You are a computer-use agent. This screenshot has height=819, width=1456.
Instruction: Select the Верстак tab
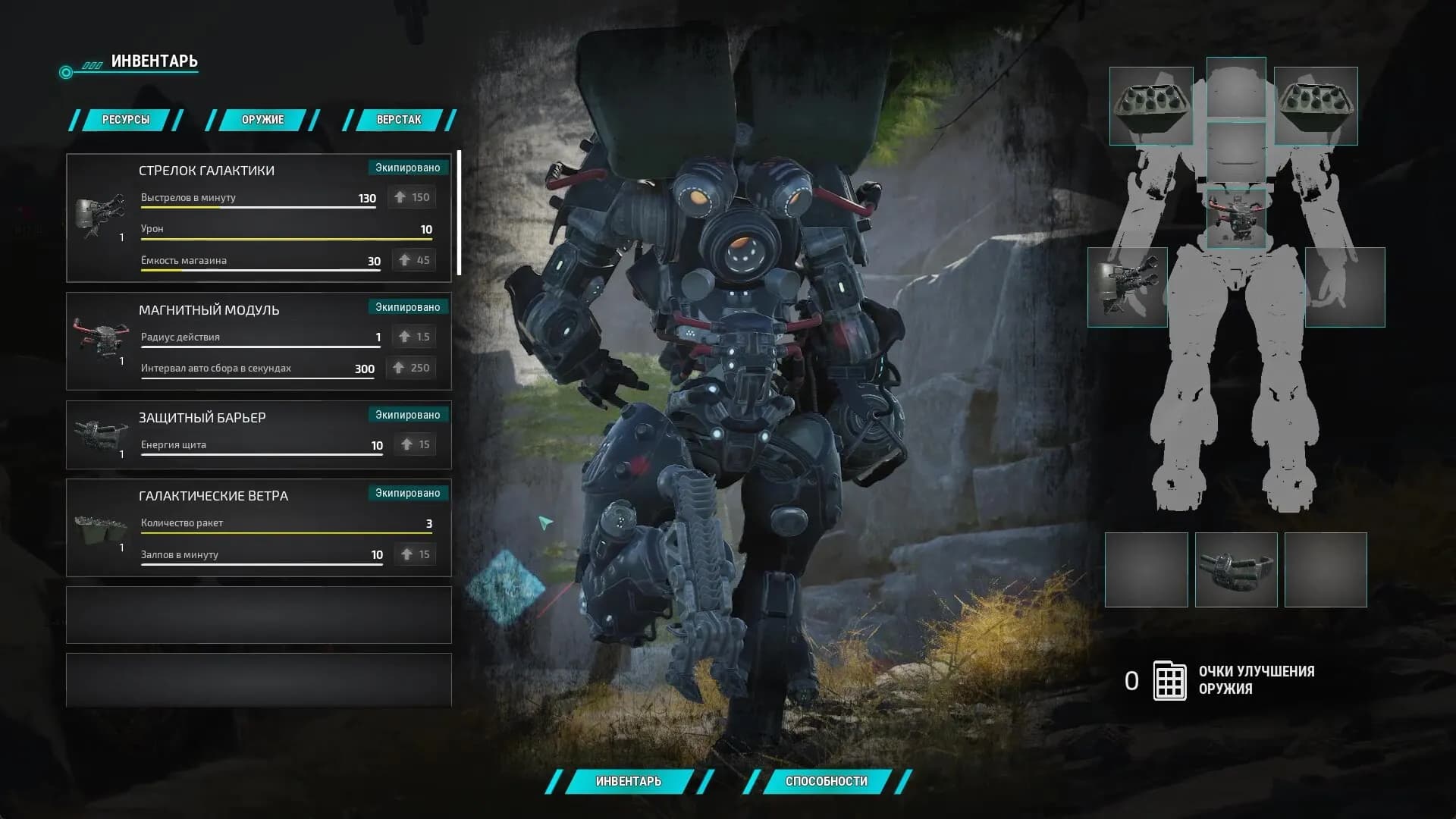point(399,120)
